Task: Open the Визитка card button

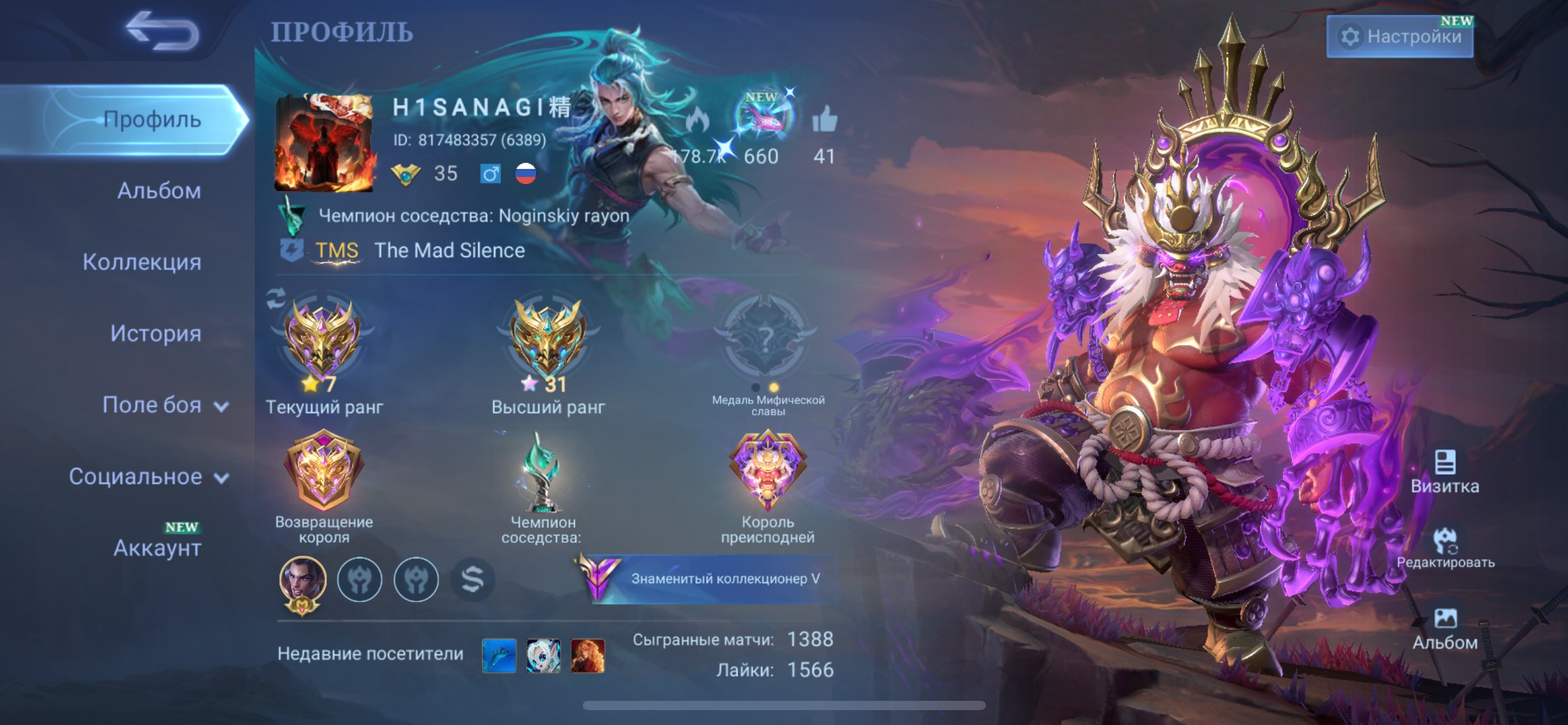Action: coord(1445,472)
